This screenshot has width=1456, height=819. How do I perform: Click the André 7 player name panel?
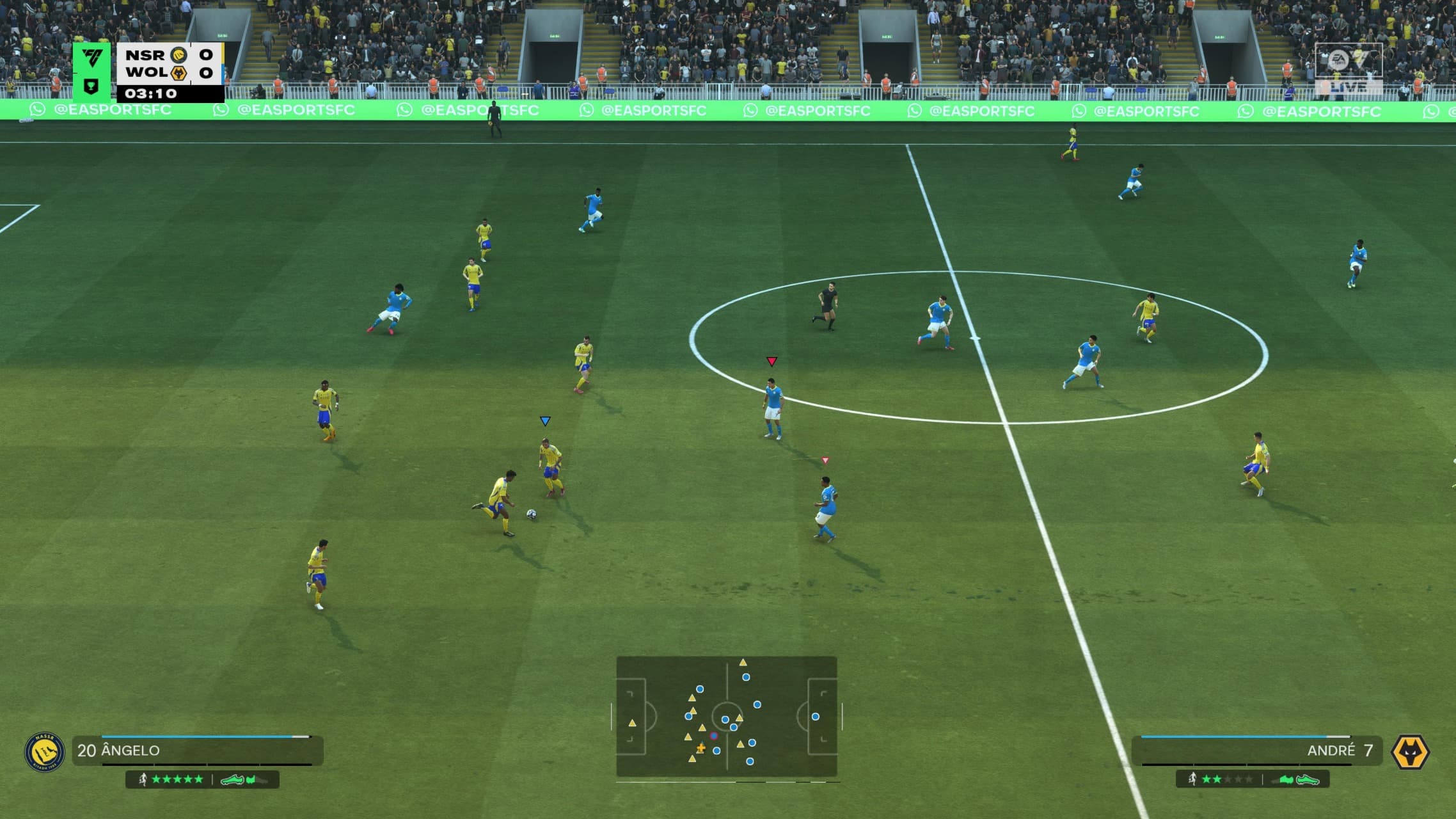1257,751
